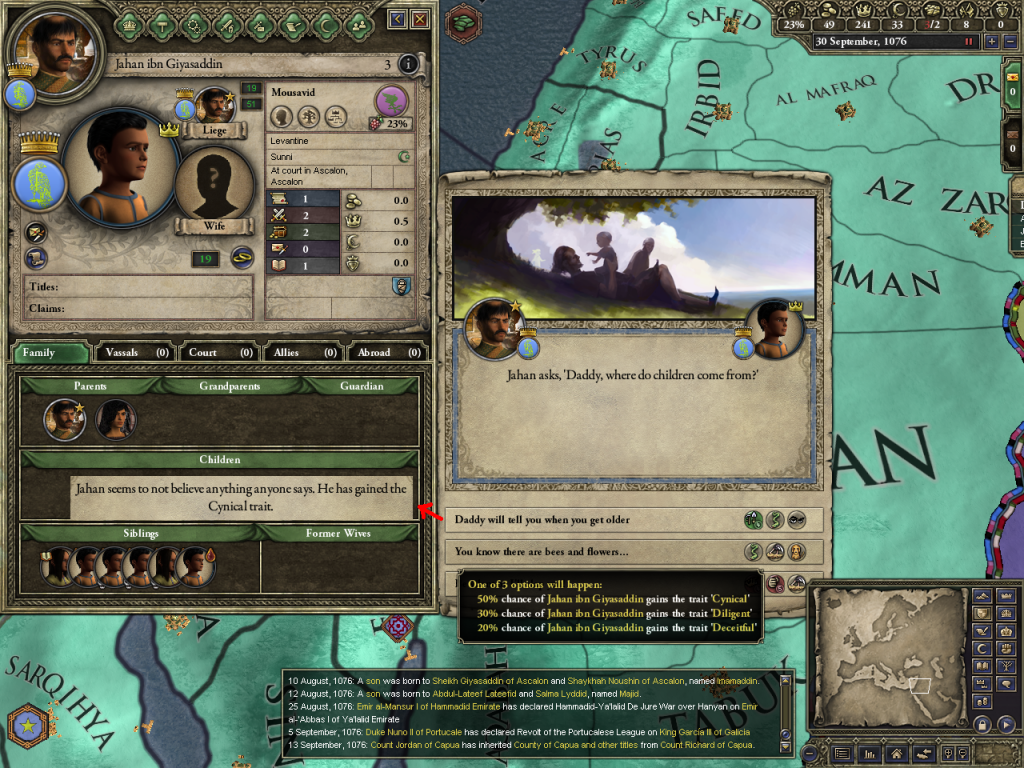
Task: Open the Allies tab
Action: [302, 352]
